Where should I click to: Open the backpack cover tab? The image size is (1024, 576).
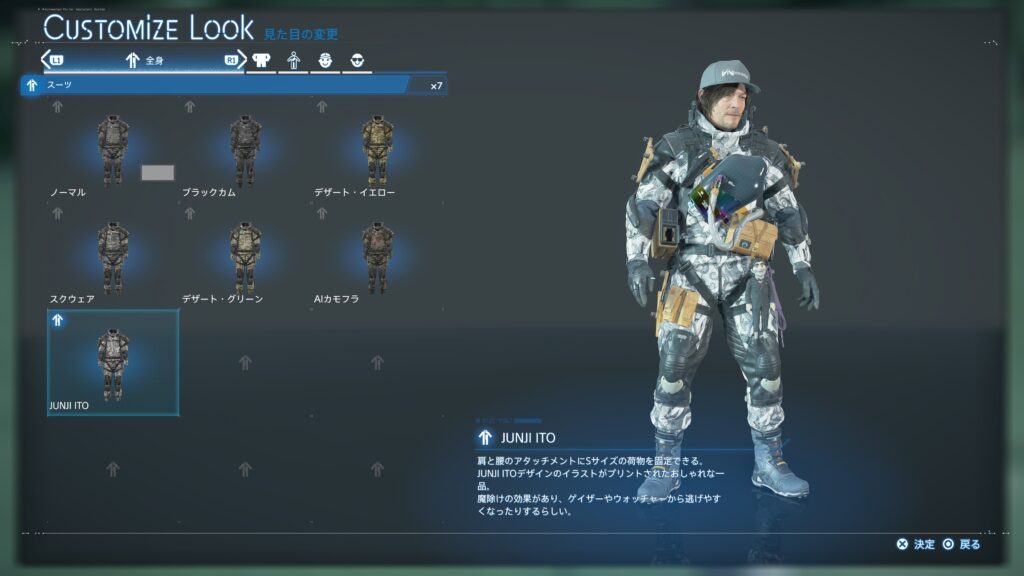click(x=263, y=60)
